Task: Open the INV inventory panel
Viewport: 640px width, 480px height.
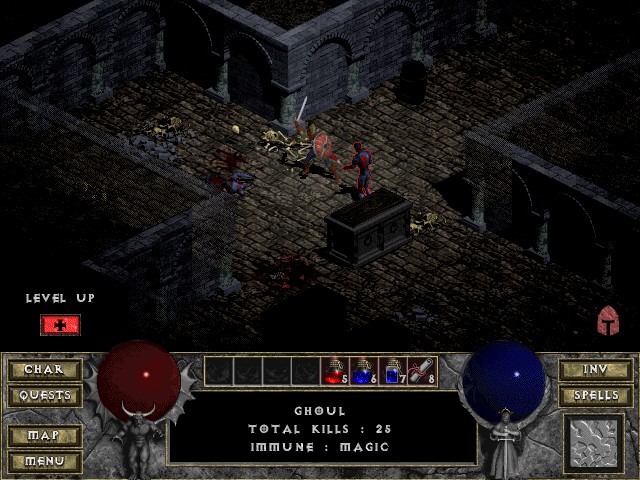Action: [x=595, y=370]
